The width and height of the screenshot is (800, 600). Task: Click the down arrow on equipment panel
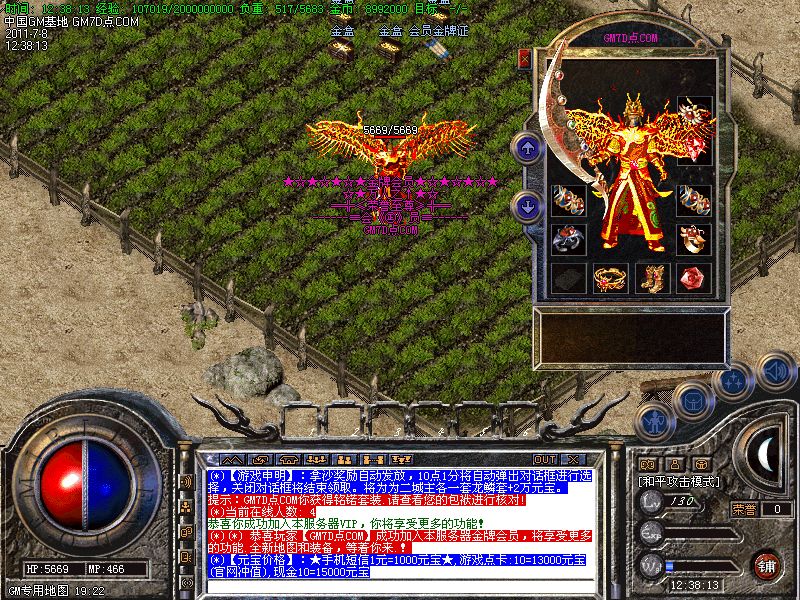click(527, 207)
